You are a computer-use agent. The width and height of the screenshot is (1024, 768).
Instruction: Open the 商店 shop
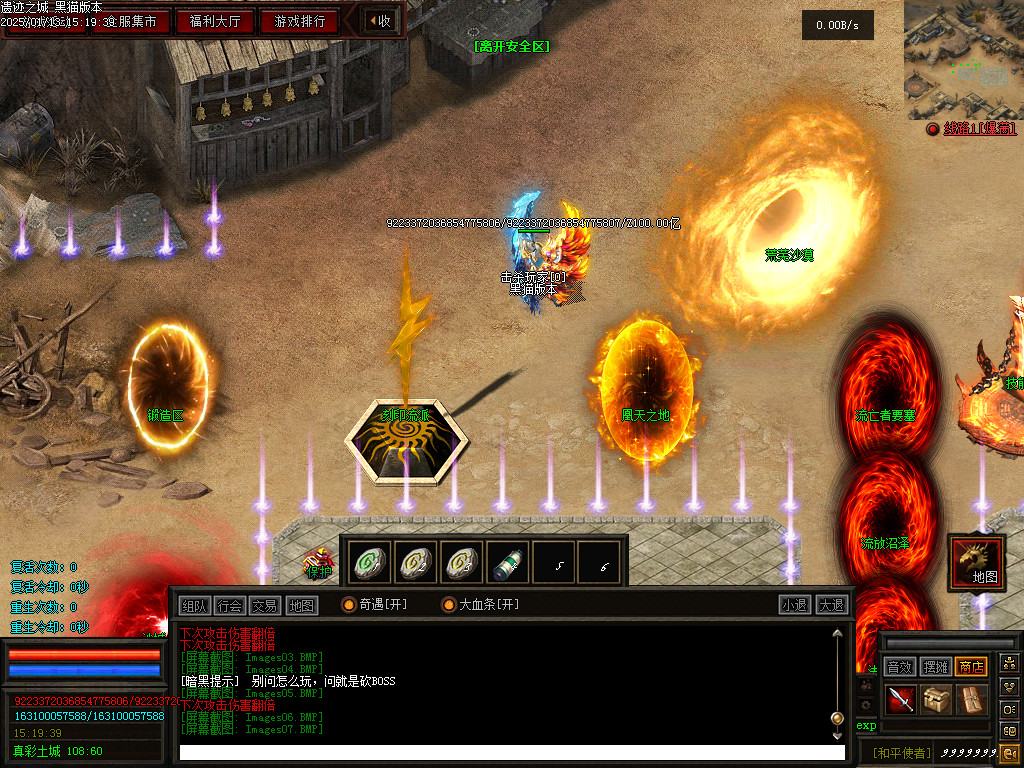coord(971,667)
